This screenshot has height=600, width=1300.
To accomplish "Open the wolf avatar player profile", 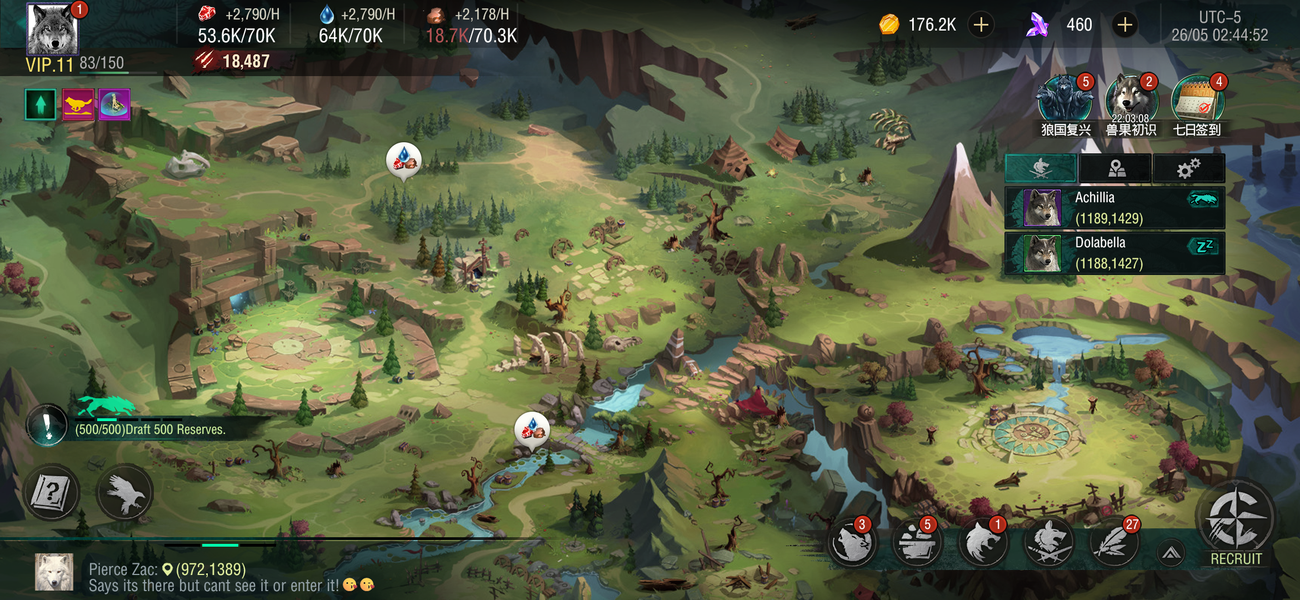I will (50, 30).
